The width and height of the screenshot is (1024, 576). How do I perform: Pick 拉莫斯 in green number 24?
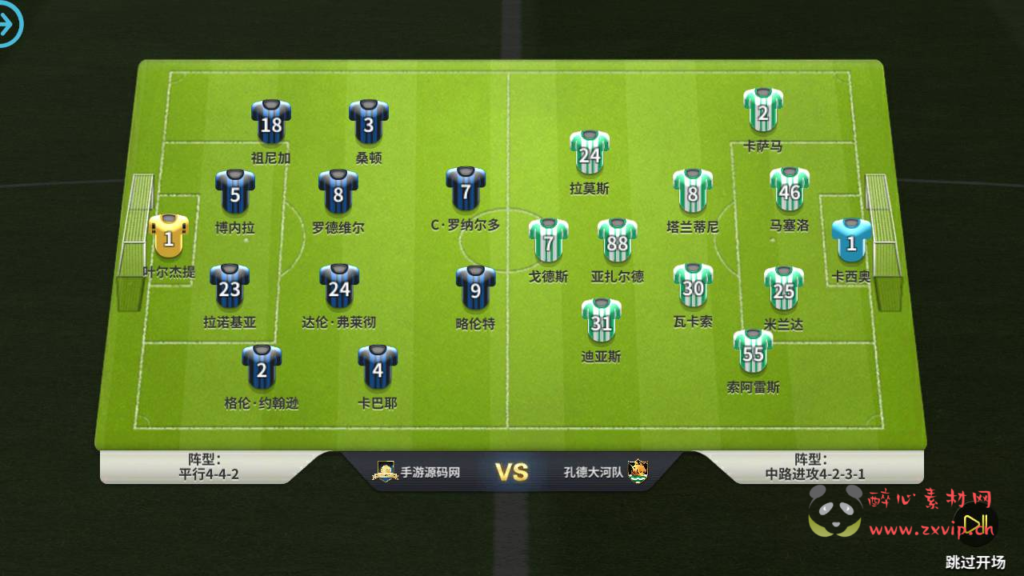[589, 153]
